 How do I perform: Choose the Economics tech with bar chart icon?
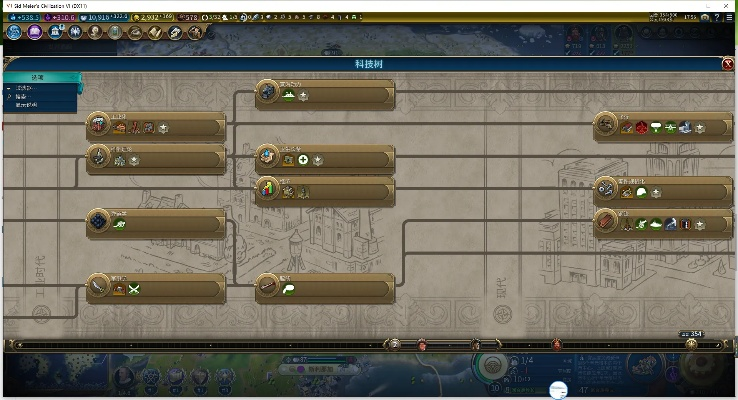coord(268,187)
